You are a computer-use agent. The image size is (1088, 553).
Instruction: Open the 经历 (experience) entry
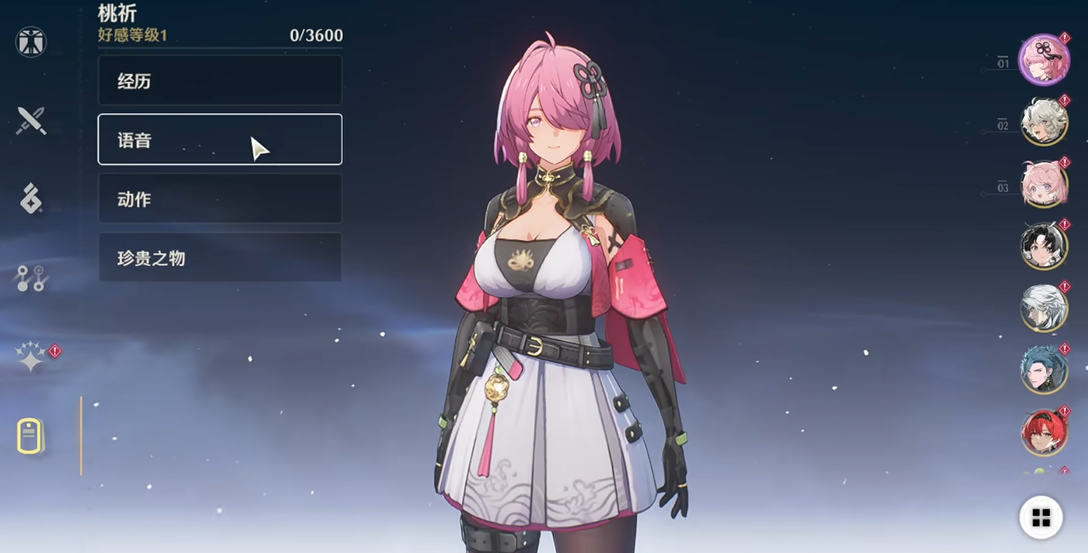[220, 81]
